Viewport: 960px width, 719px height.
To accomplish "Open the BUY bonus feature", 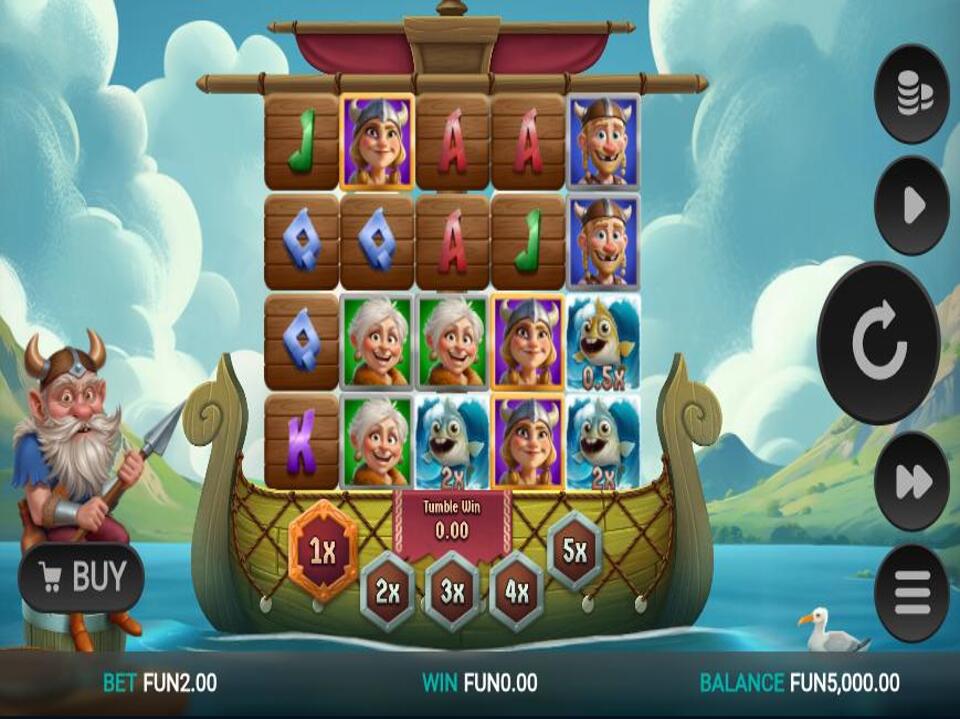I will click(82, 577).
